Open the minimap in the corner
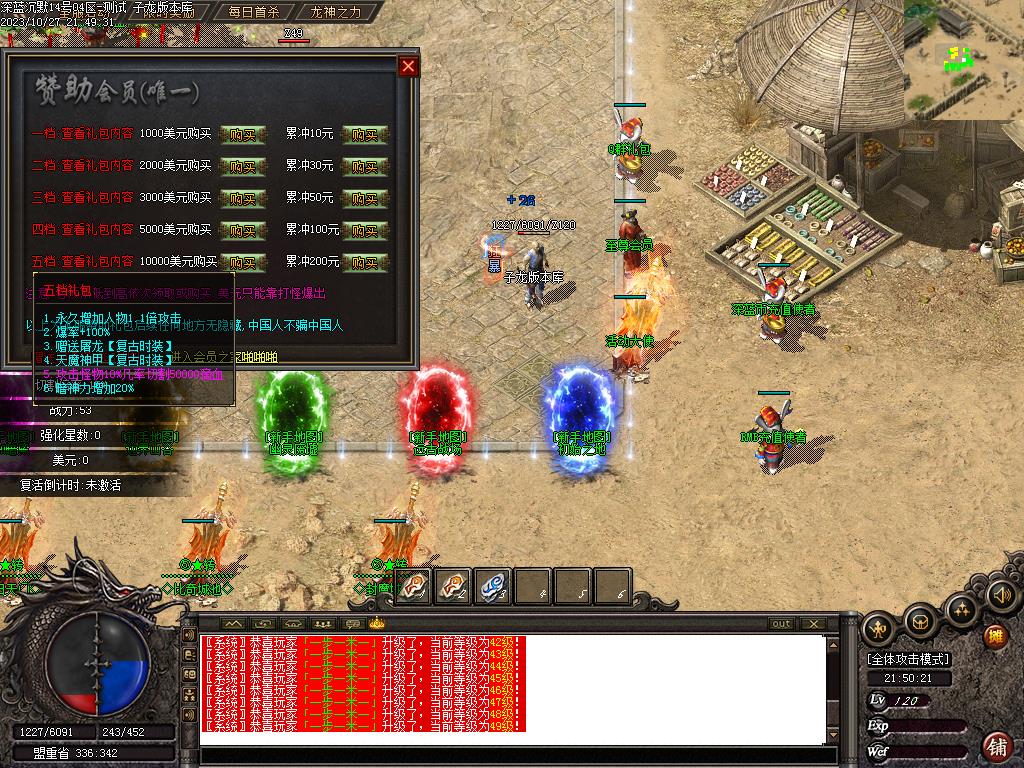The image size is (1024, 768). pos(963,58)
